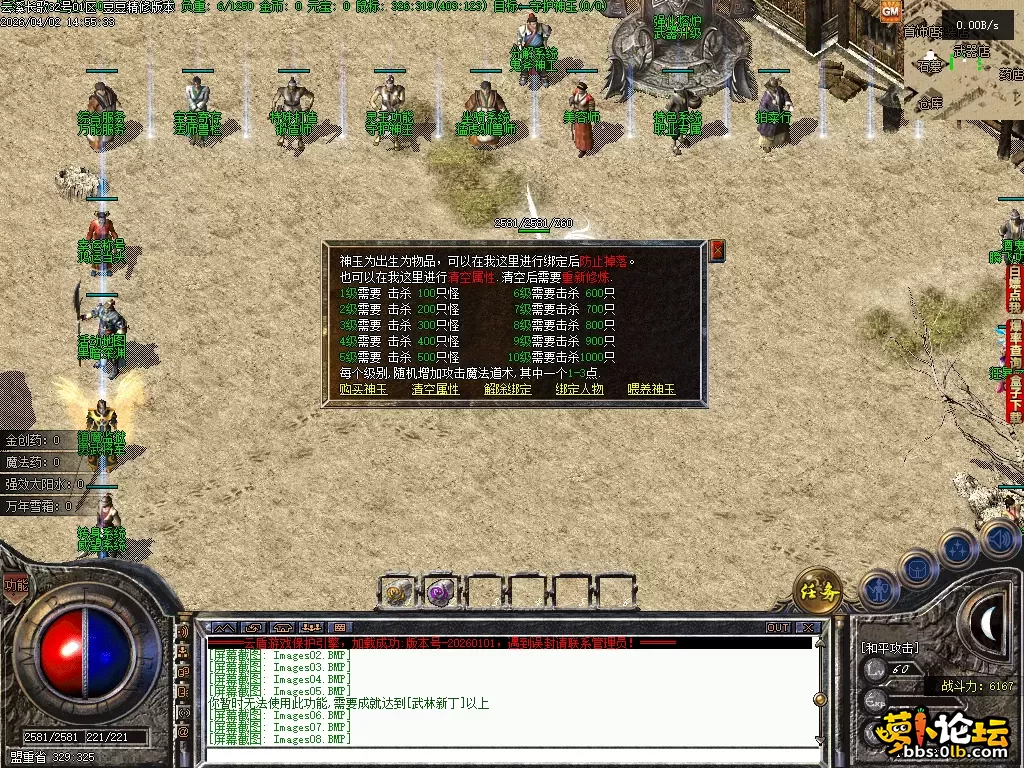Use the gold item in the belt slot
1024x768 pixels.
[399, 592]
